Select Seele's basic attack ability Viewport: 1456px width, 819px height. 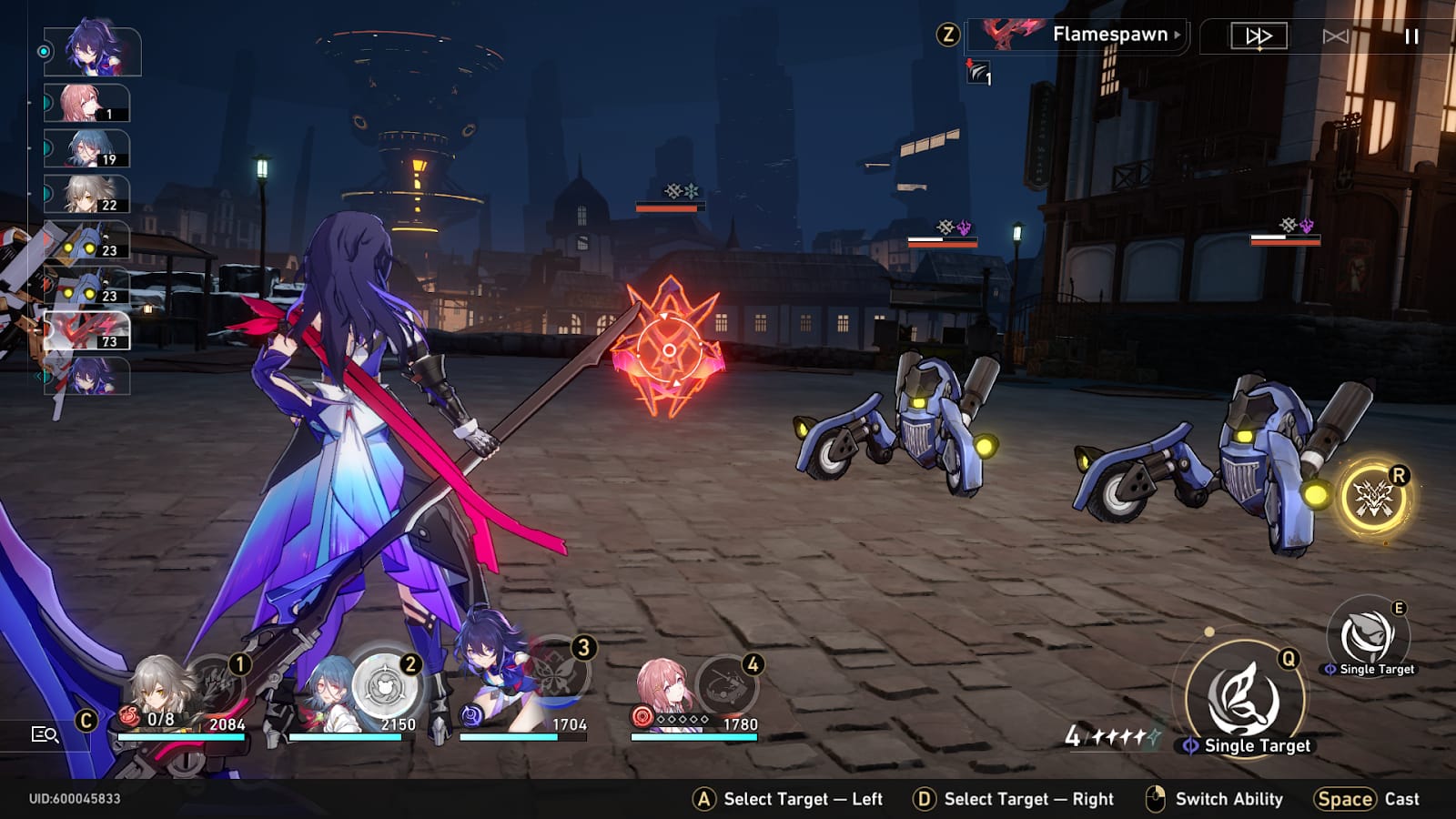(1245, 698)
